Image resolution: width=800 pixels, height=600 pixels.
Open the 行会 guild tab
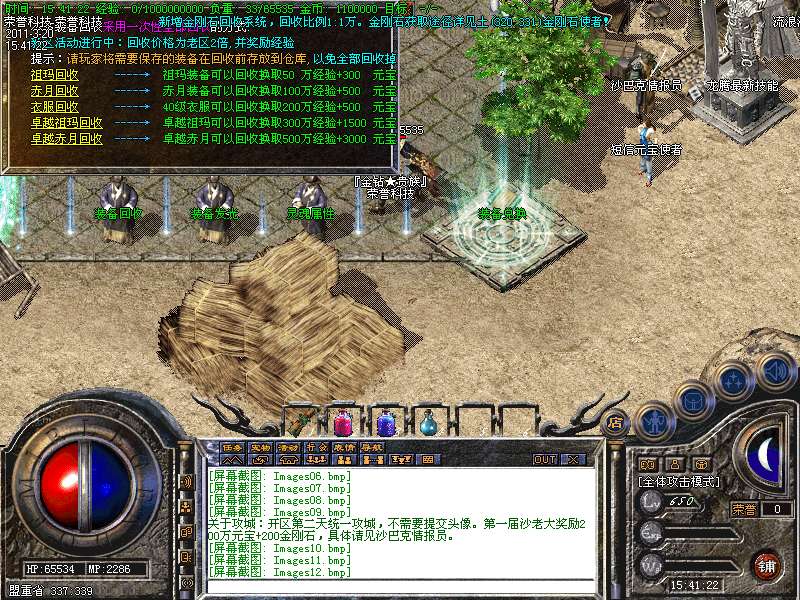pos(316,447)
